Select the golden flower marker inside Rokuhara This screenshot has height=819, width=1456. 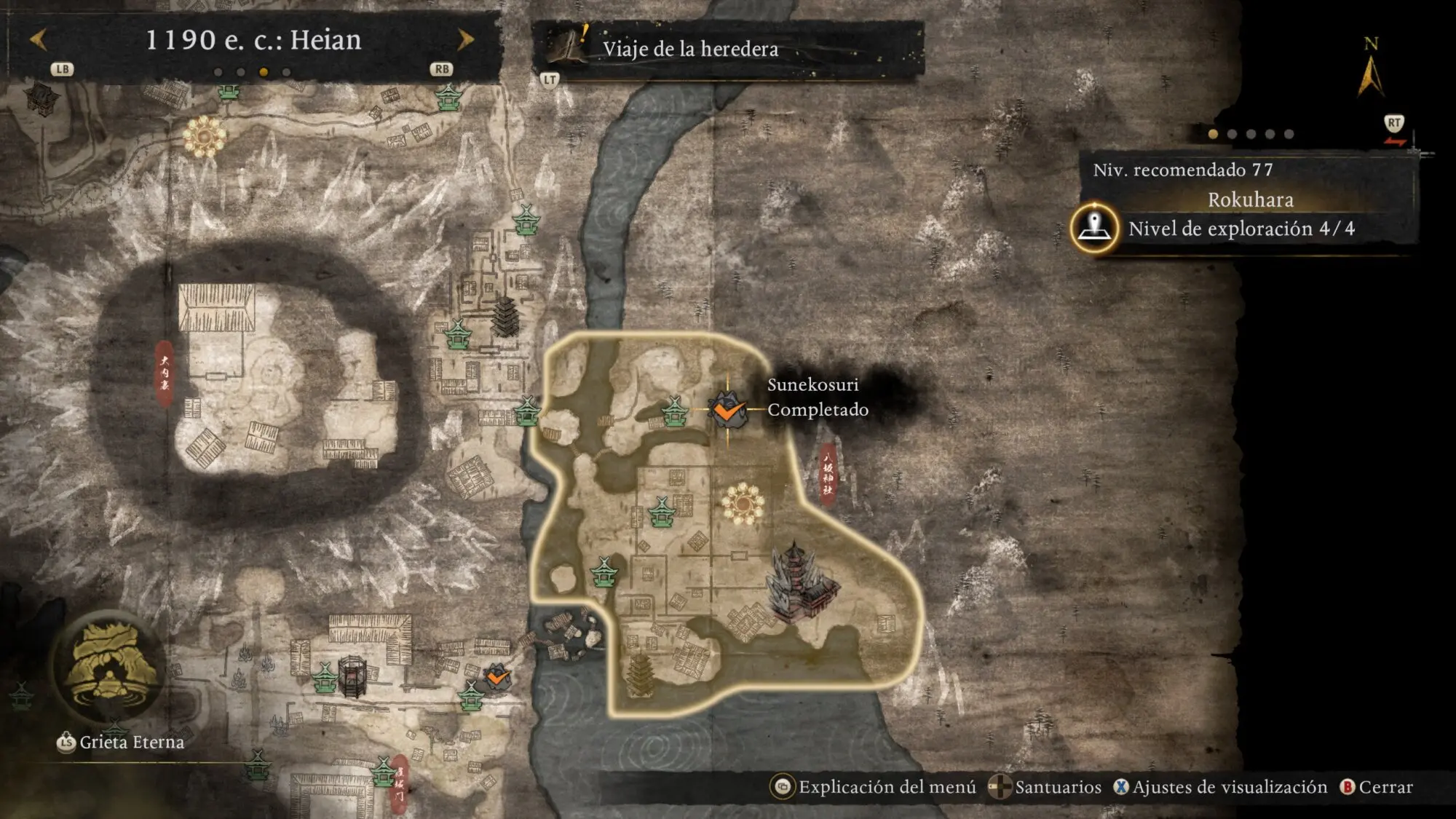[x=743, y=503]
